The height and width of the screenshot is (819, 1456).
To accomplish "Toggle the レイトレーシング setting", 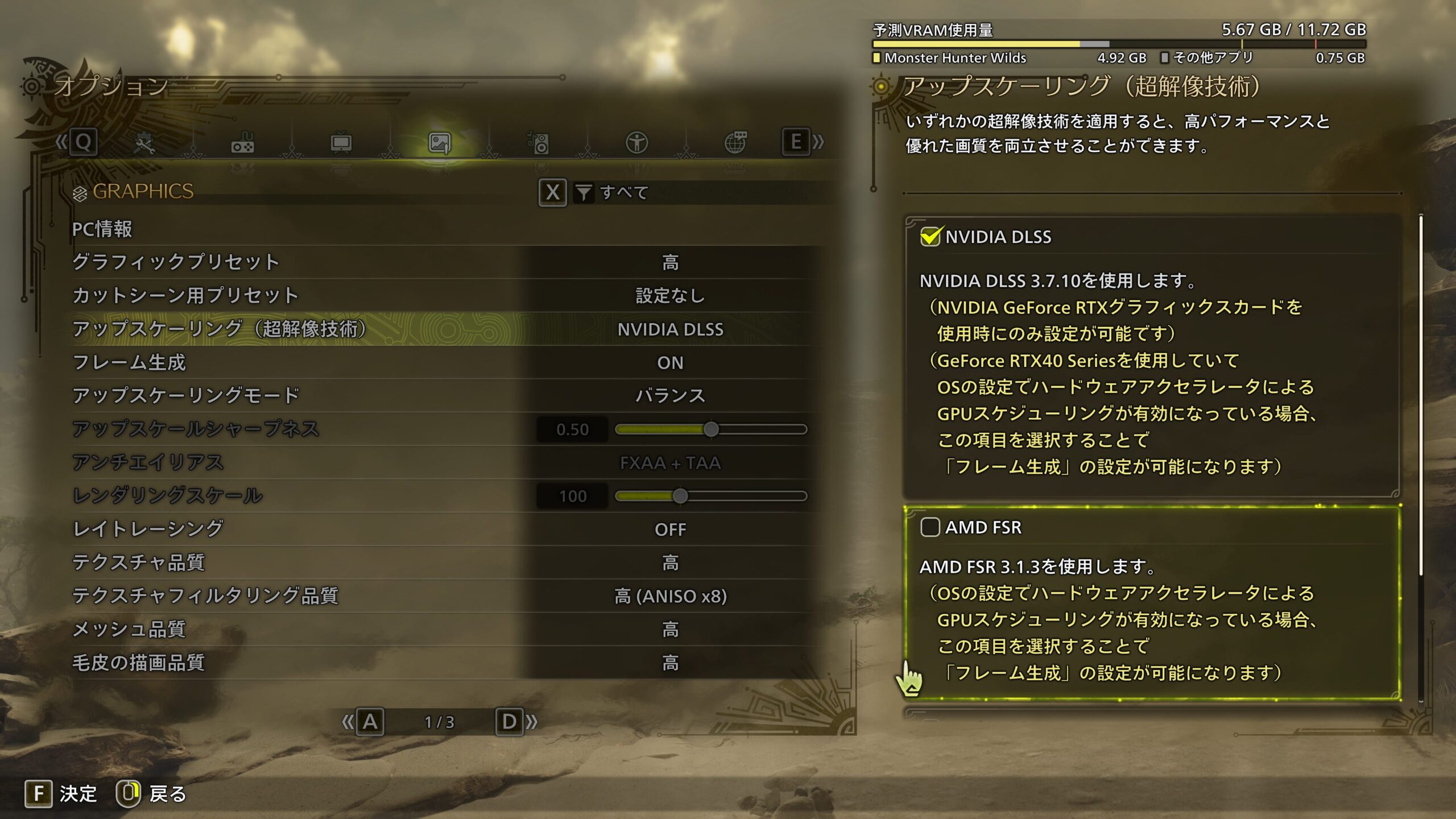I will tap(670, 530).
